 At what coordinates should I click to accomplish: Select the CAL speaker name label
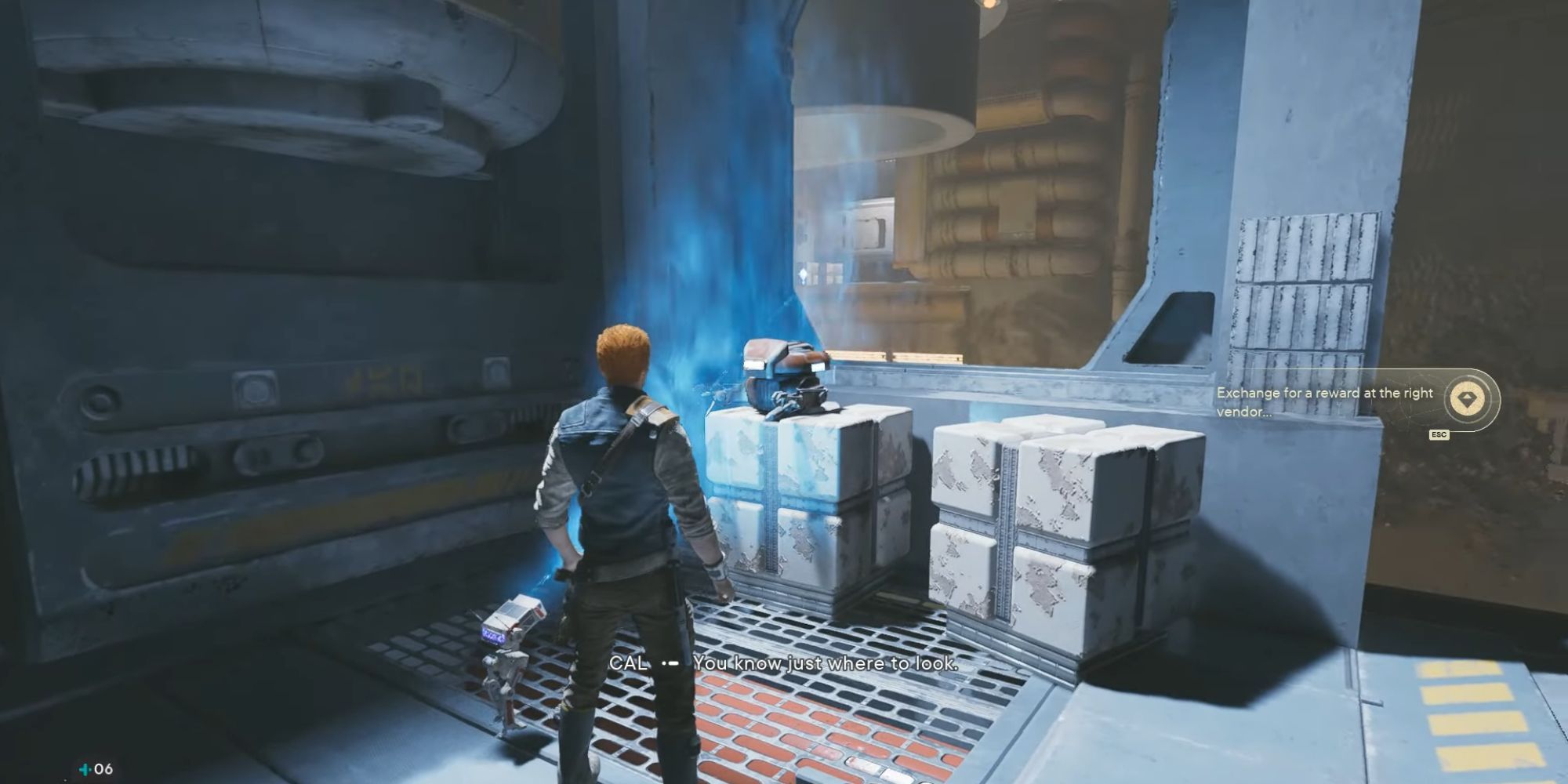tap(627, 663)
